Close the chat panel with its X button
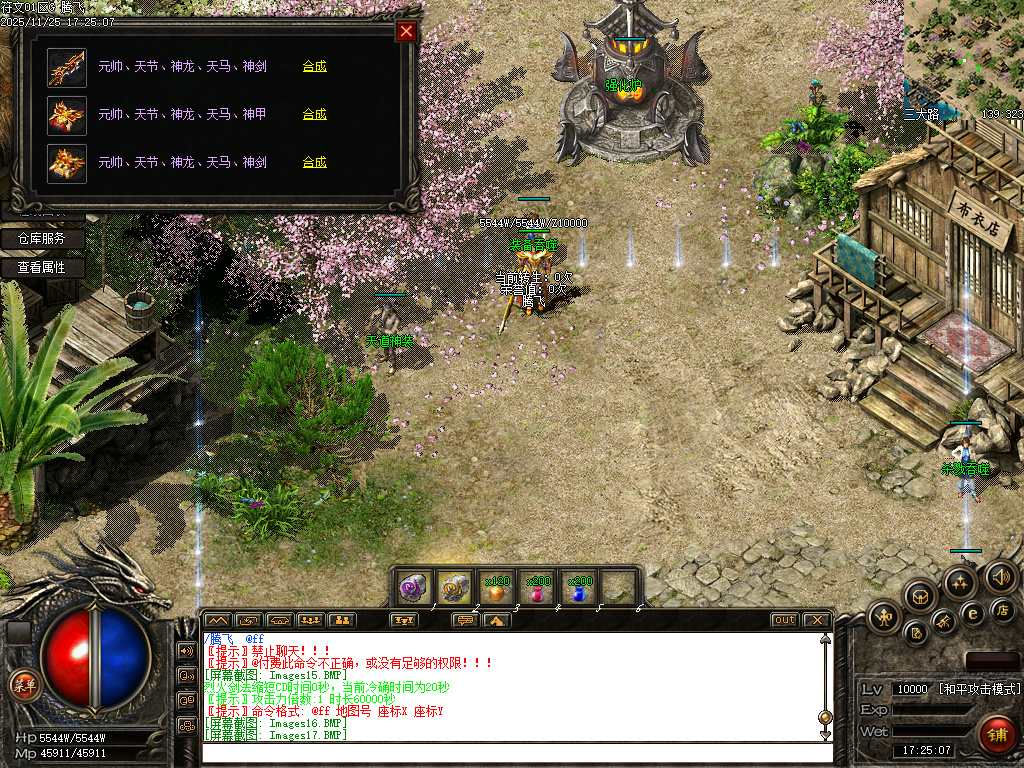Viewport: 1024px width, 768px height. [817, 620]
